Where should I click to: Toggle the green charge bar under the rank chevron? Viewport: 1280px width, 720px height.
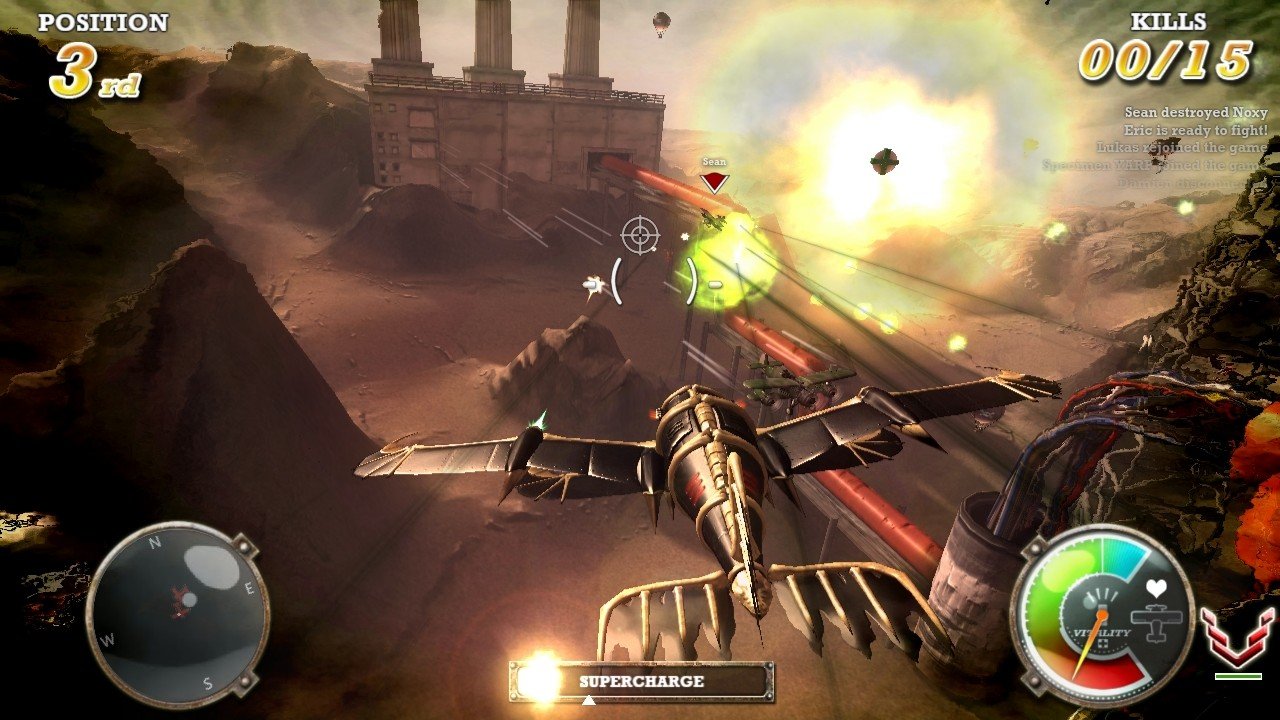pos(1239,676)
